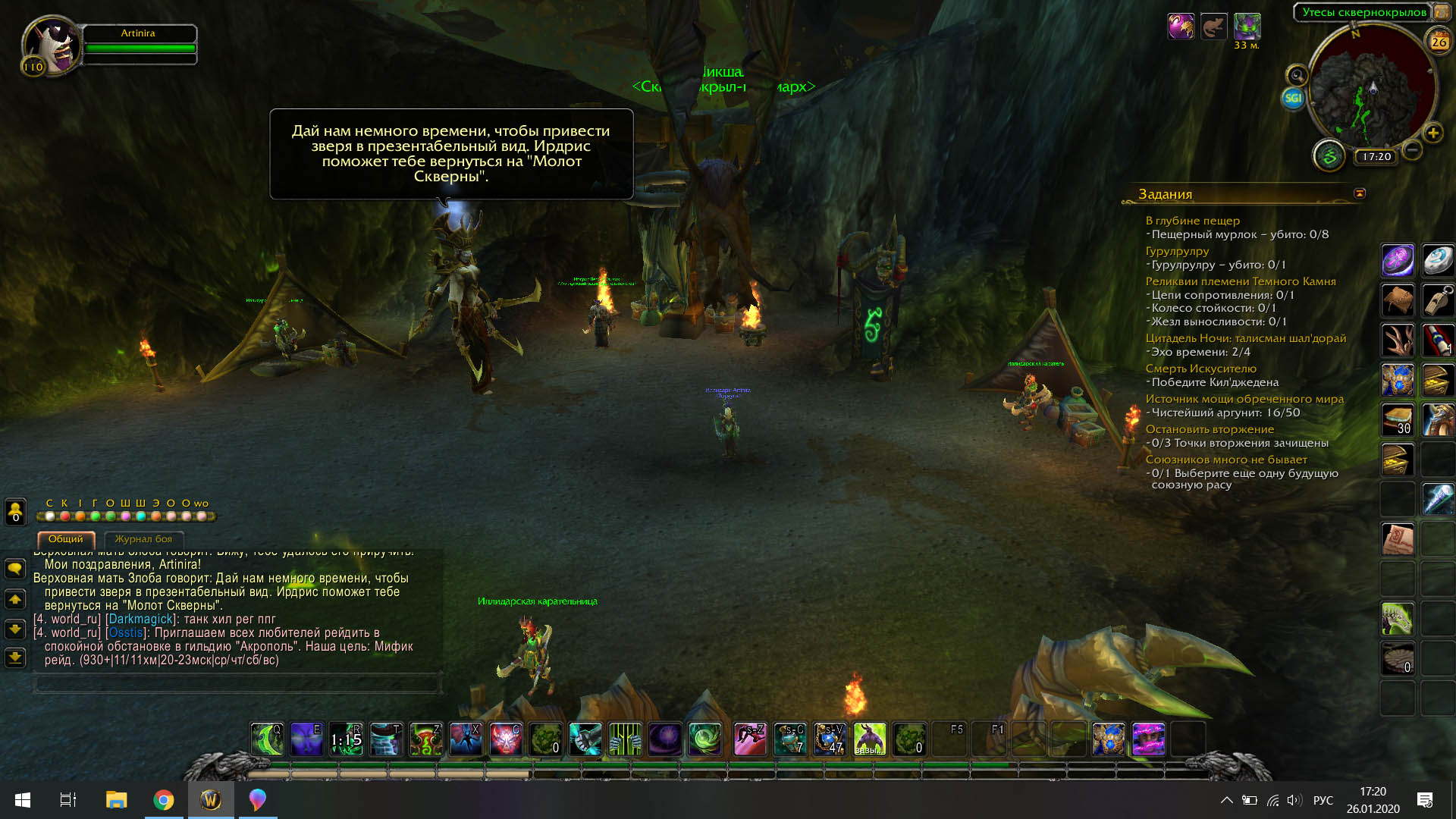The image size is (1456, 819).
Task: Open Google Chrome from the Windows taskbar
Action: [x=164, y=800]
